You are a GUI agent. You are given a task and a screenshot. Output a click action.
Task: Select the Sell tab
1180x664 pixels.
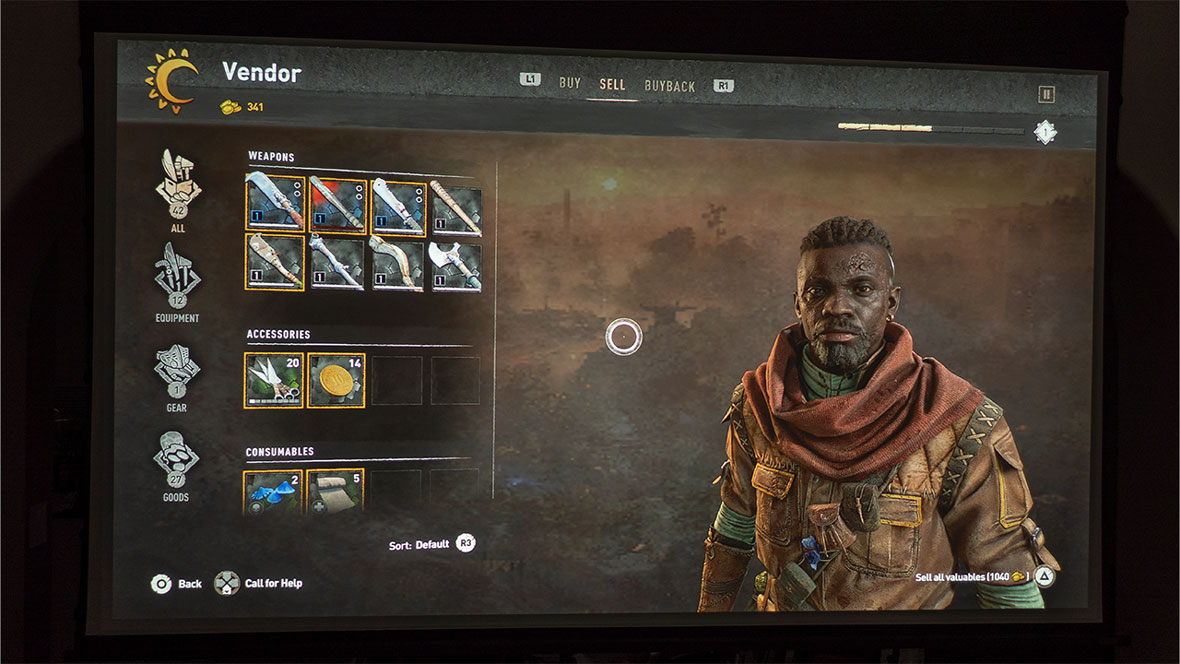pyautogui.click(x=612, y=85)
